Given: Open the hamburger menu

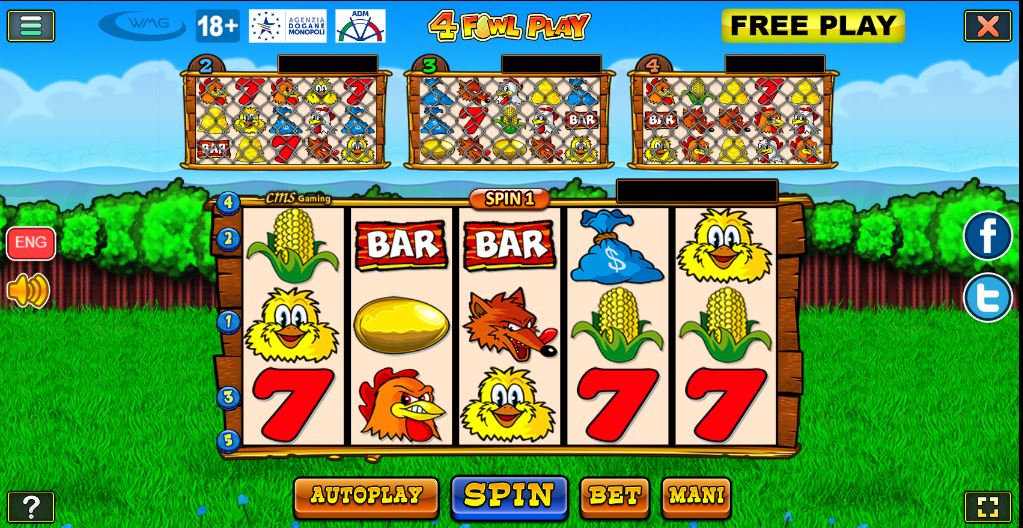Looking at the screenshot, I should pyautogui.click(x=31, y=25).
